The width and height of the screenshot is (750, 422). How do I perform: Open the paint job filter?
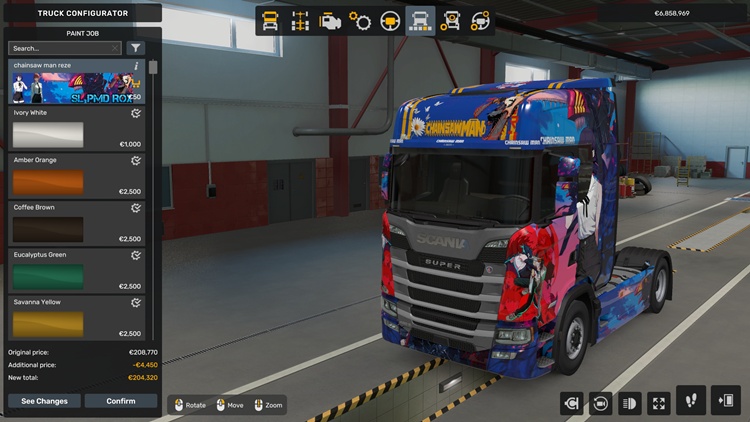136,48
